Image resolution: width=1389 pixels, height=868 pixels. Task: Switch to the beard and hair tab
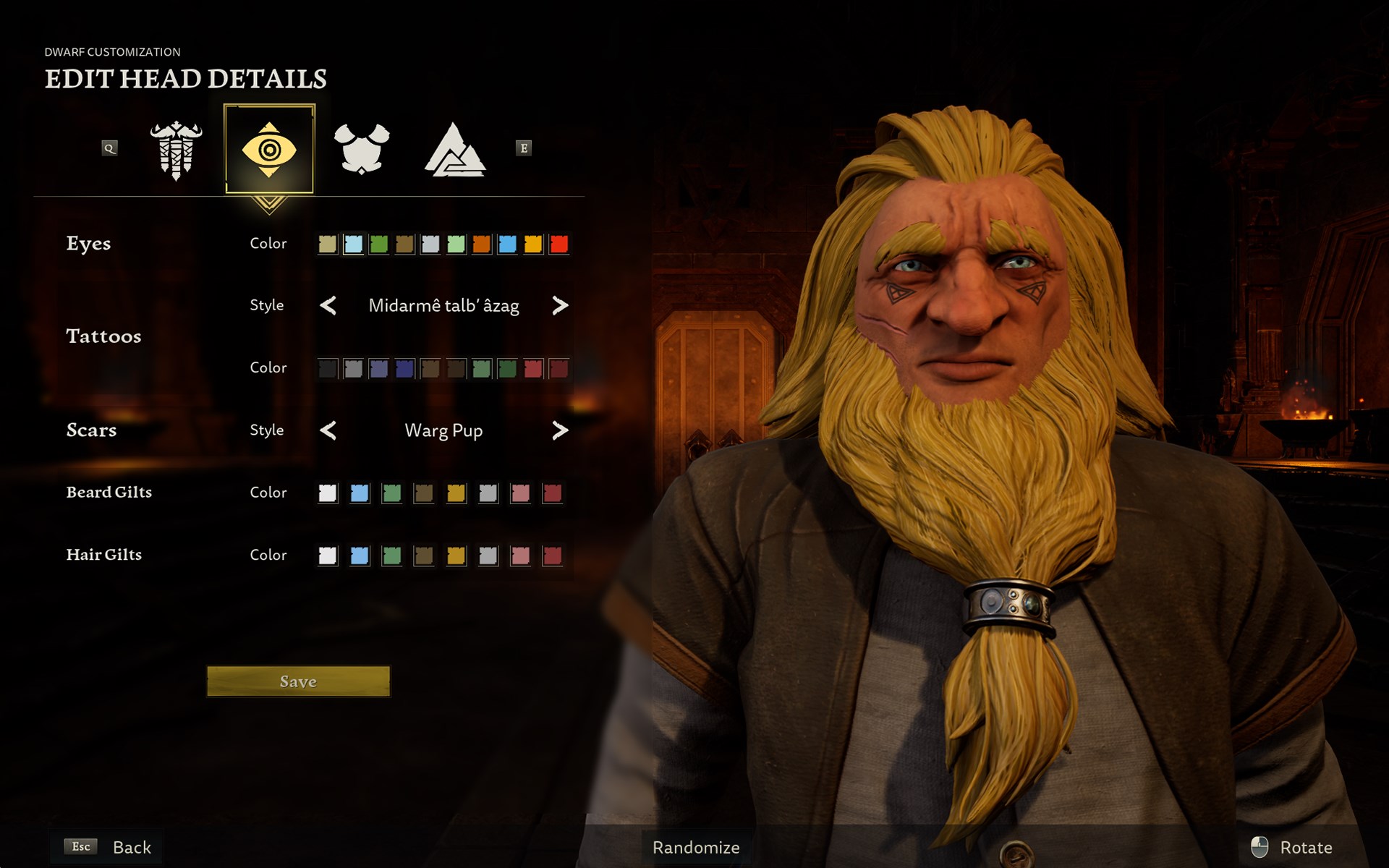coord(176,149)
